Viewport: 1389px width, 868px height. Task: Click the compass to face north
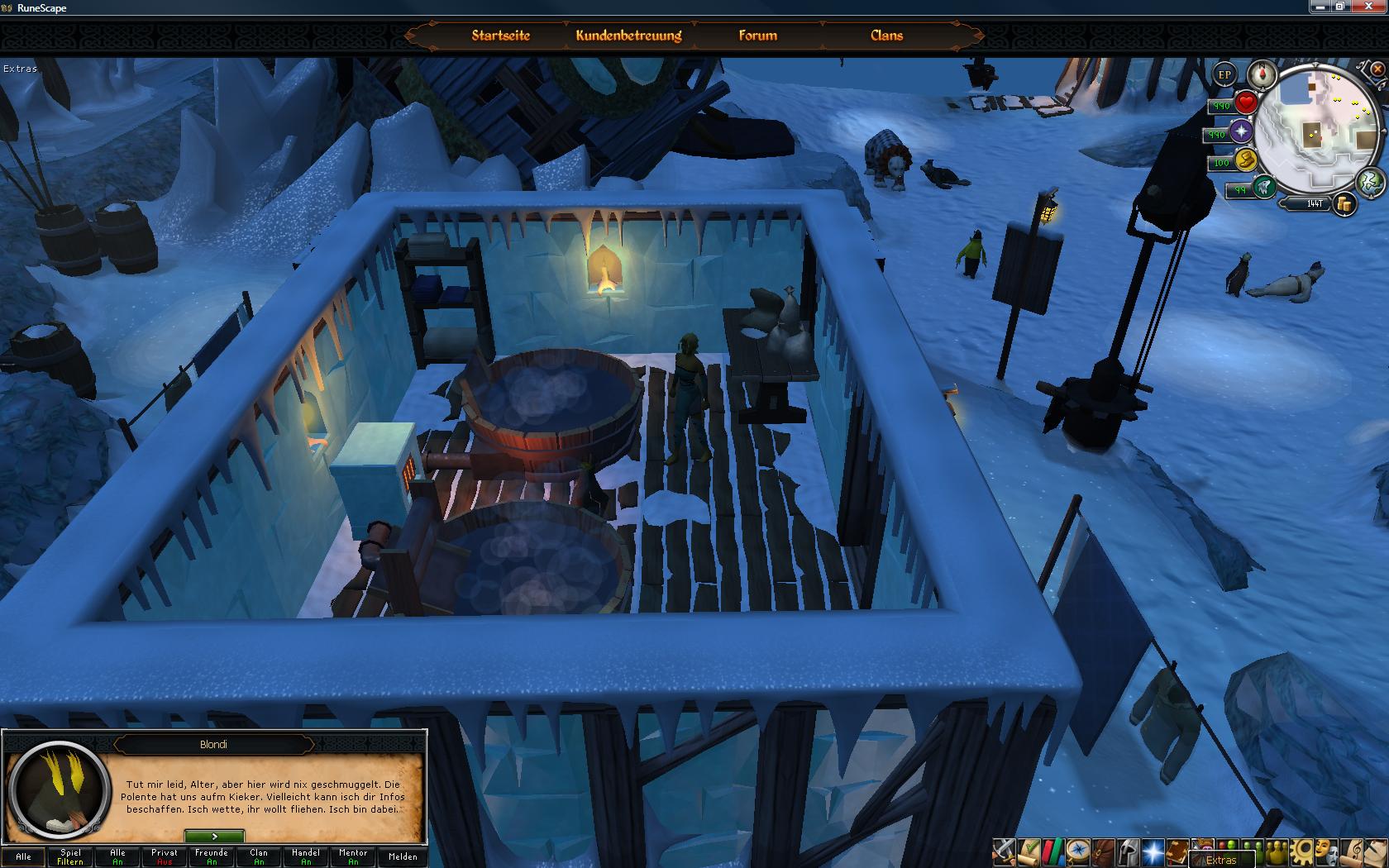[1263, 74]
